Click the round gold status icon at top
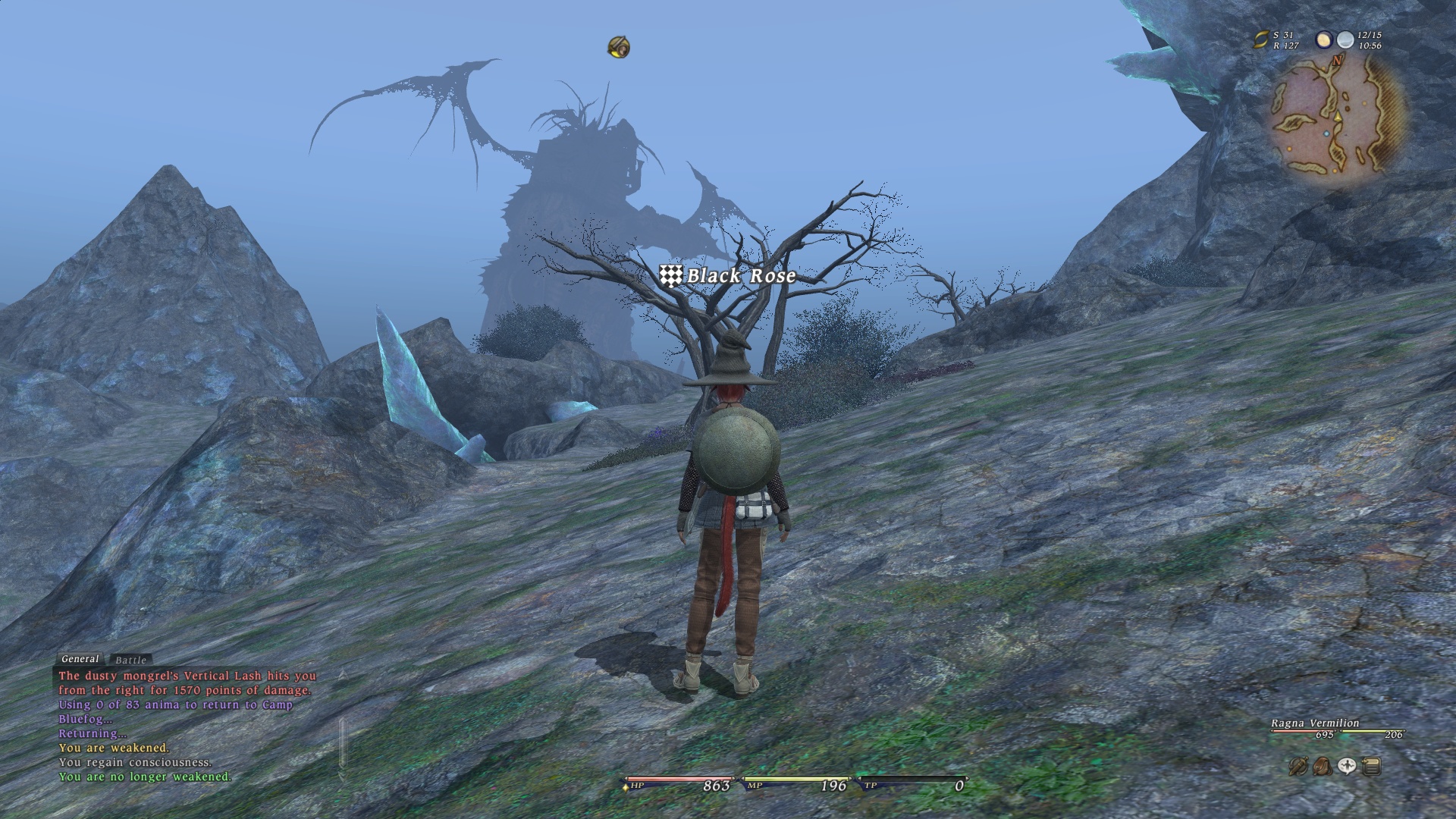 tap(619, 47)
